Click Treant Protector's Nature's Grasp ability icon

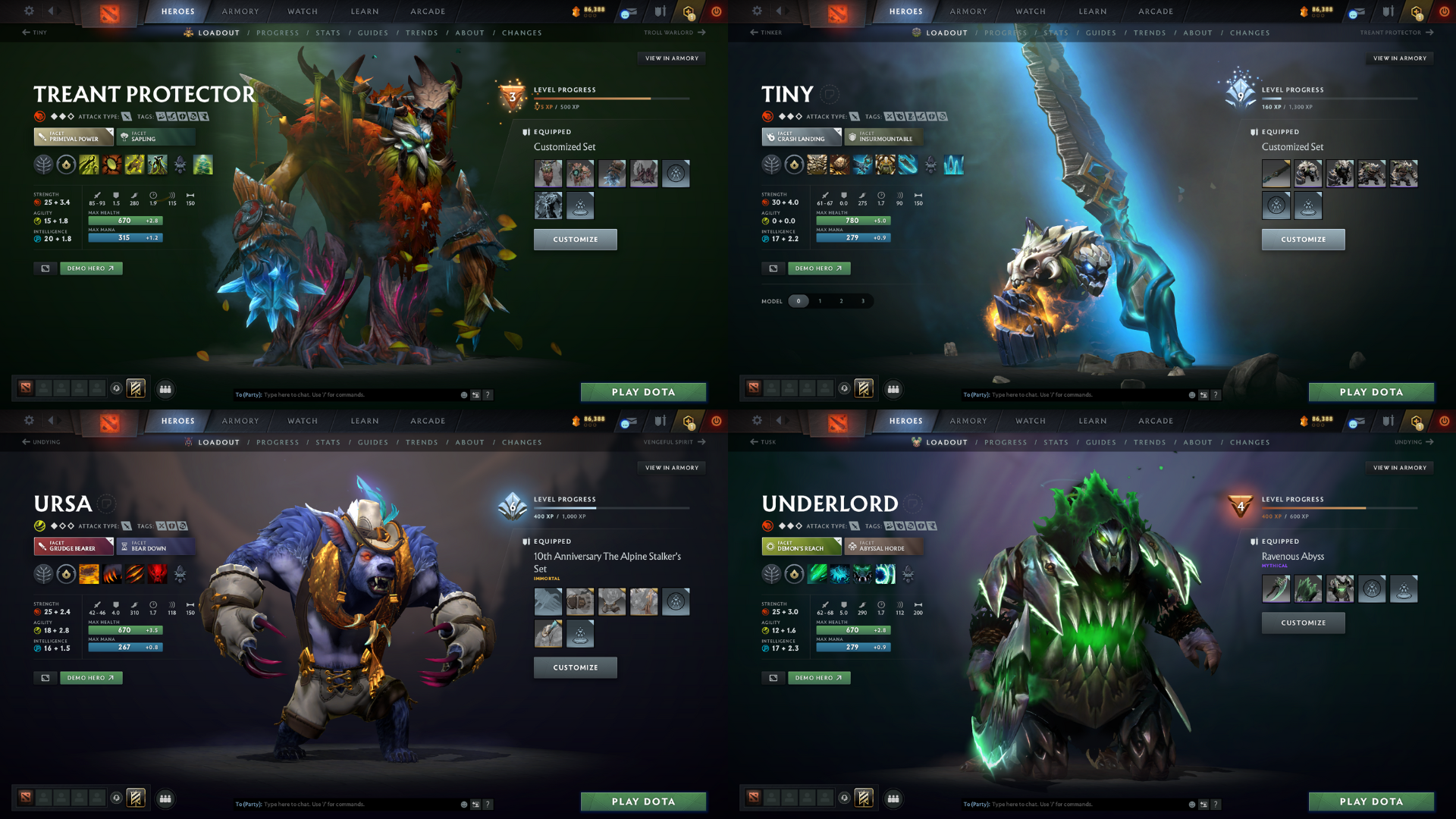click(89, 165)
